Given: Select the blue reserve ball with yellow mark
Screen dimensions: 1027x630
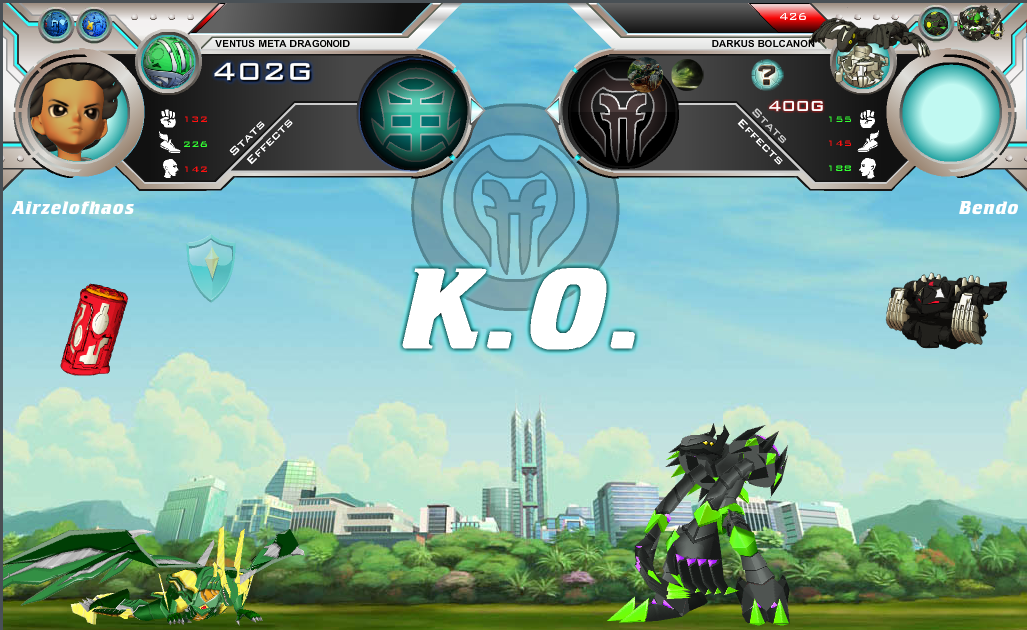Looking at the screenshot, I should point(94,25).
